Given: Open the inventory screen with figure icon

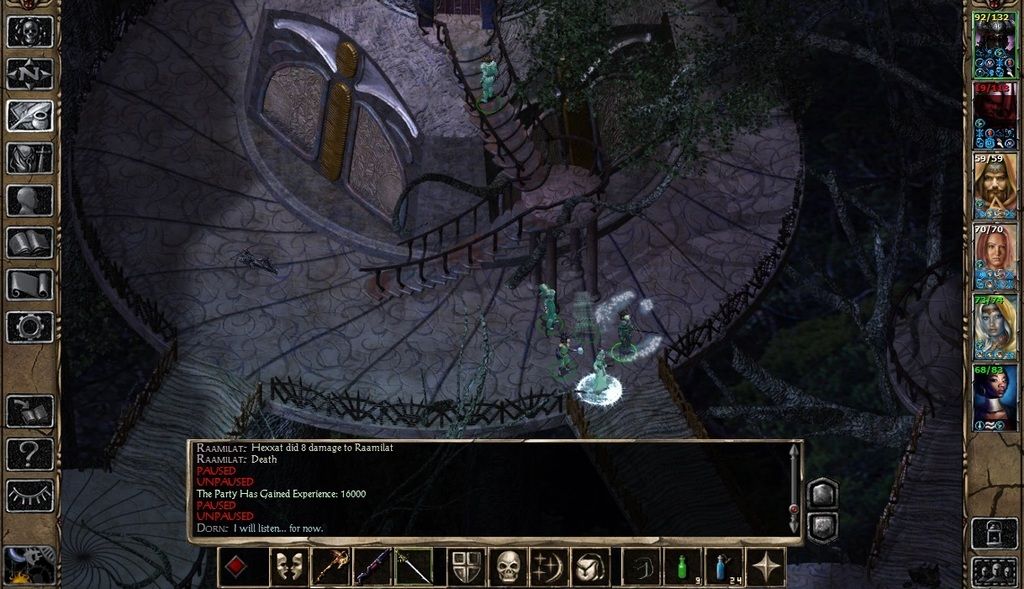Looking at the screenshot, I should tap(30, 158).
